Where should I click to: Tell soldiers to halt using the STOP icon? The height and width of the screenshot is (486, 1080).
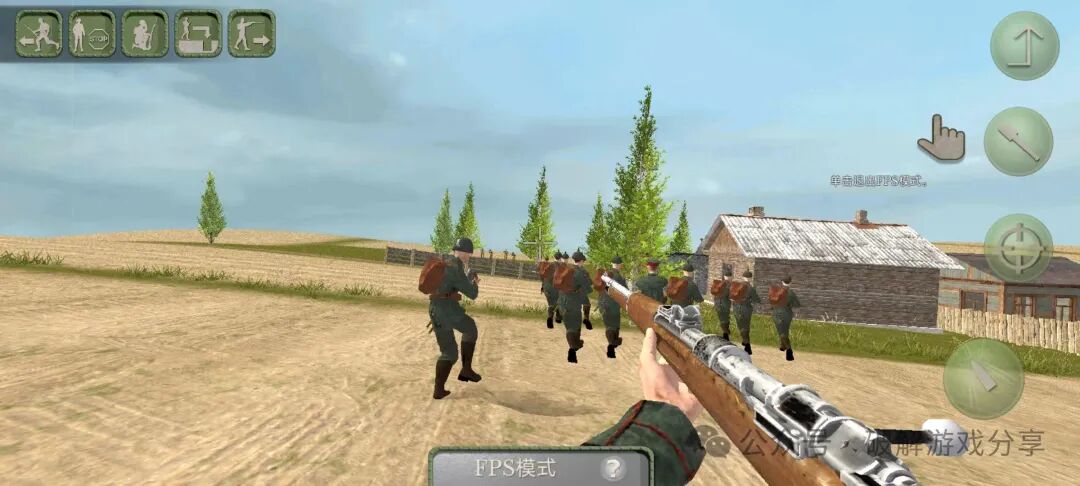point(92,33)
